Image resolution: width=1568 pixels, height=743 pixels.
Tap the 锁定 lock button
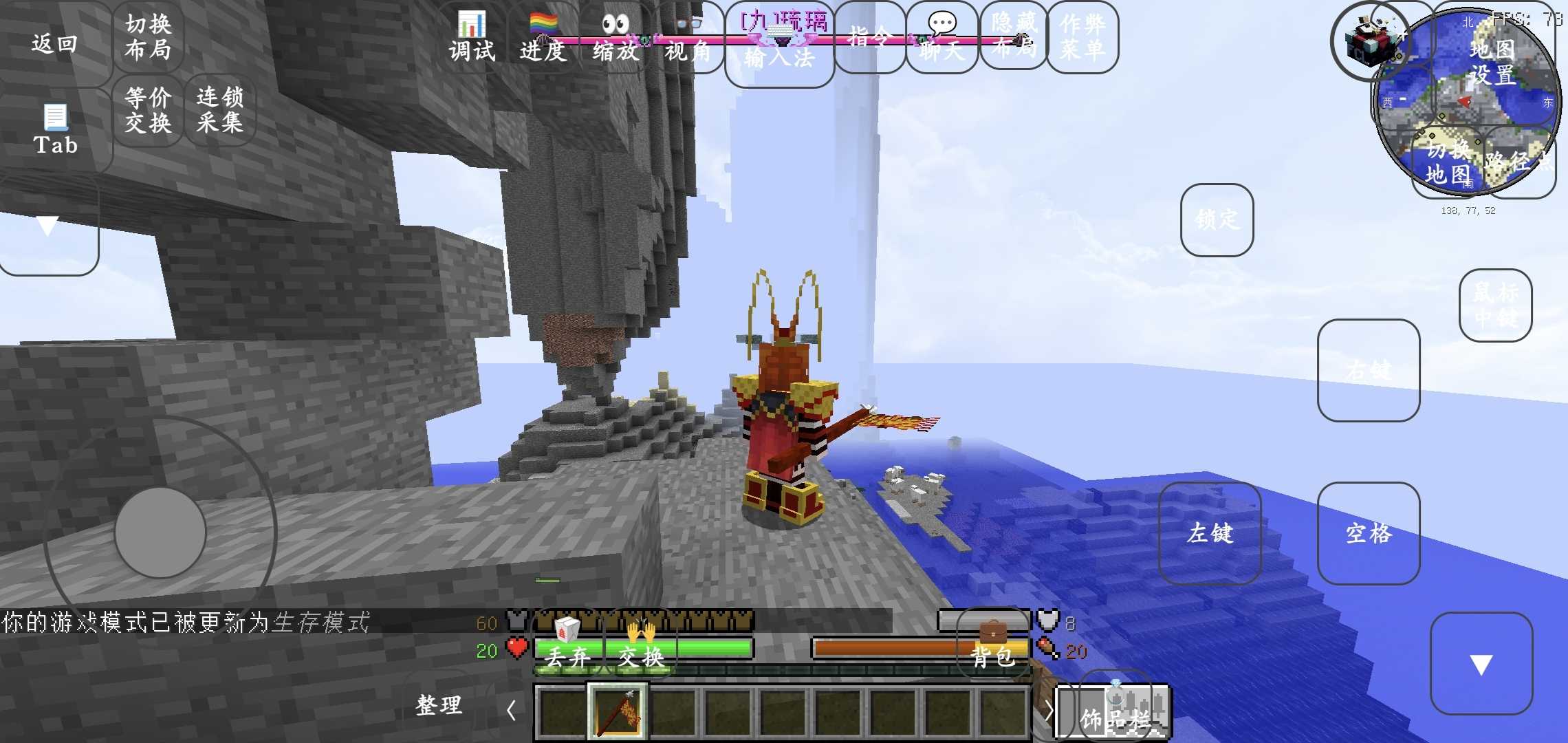point(1217,220)
